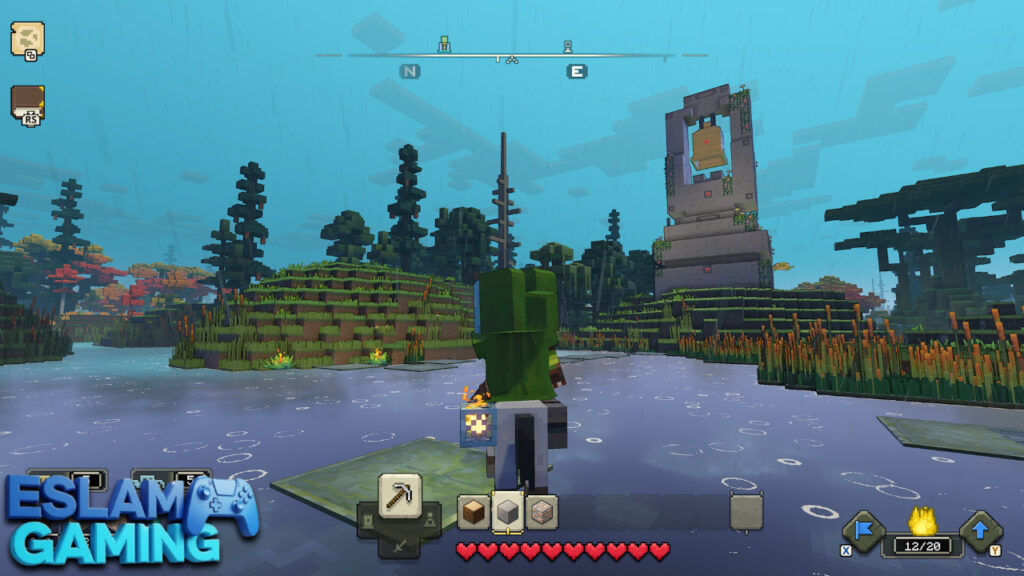The height and width of the screenshot is (576, 1024).
Task: Choose the gray stone block slot
Action: pyautogui.click(x=508, y=512)
